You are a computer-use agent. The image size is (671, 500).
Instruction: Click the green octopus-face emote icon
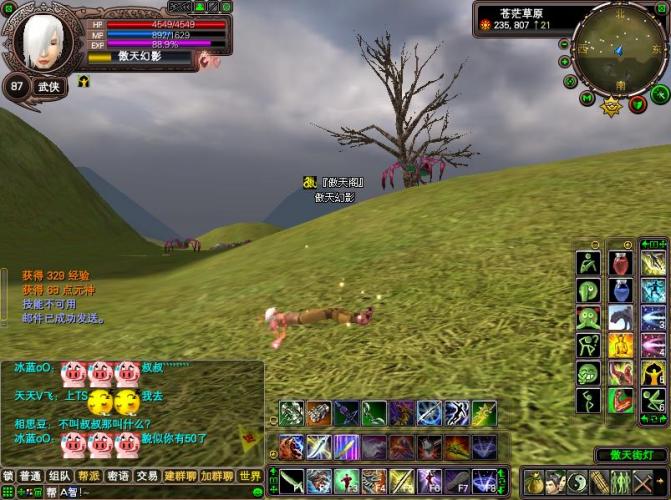[x=588, y=318]
